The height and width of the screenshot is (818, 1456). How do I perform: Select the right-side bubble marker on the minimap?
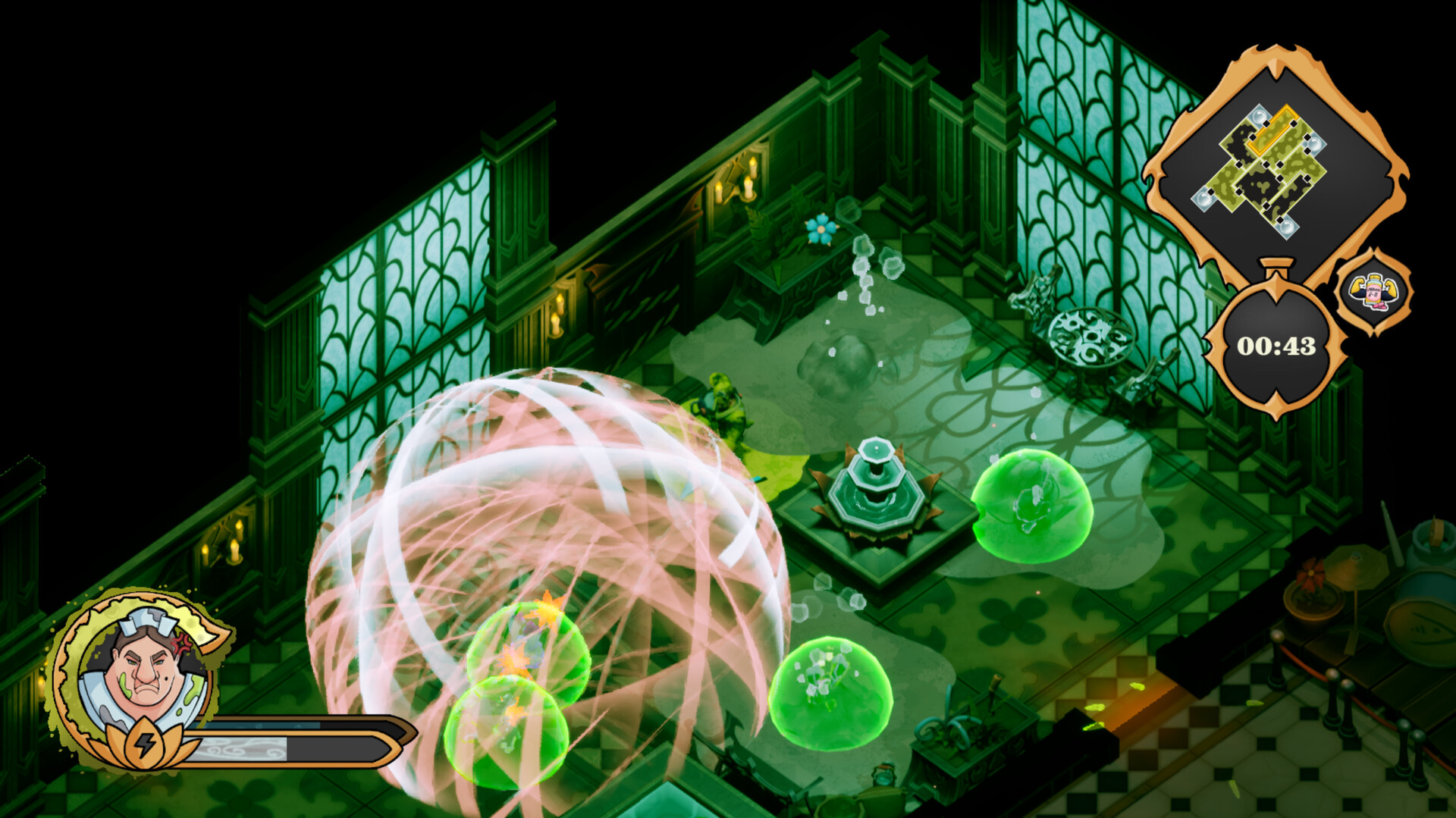1314,144
